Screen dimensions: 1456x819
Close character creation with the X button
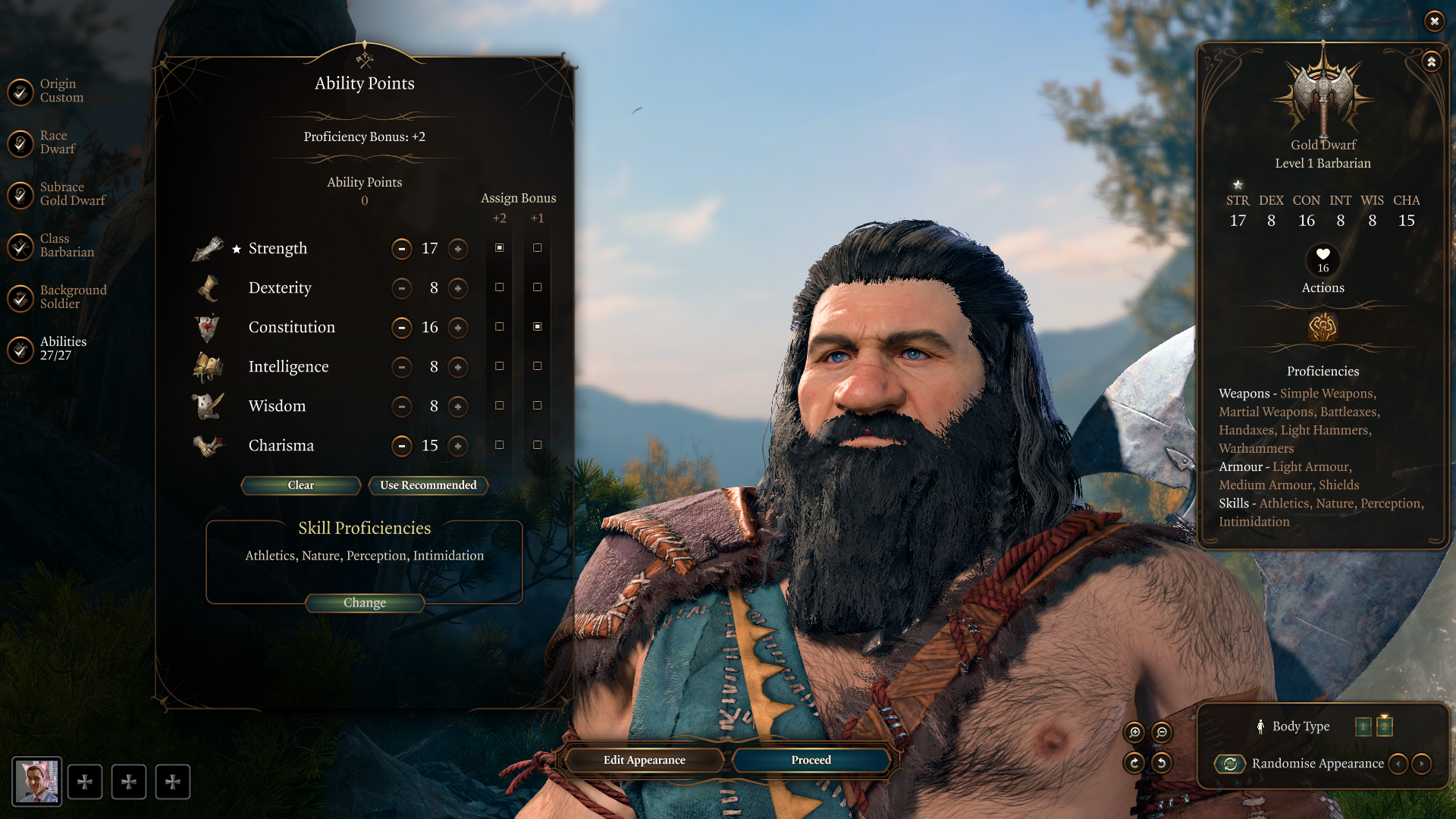tap(1434, 21)
